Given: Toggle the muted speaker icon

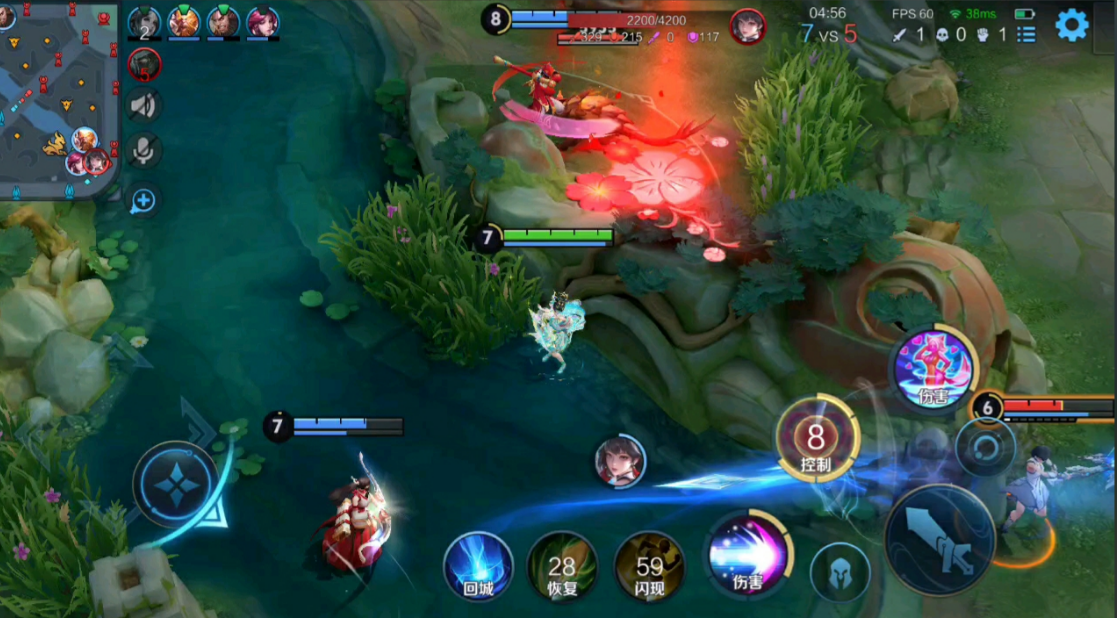Looking at the screenshot, I should click(145, 105).
